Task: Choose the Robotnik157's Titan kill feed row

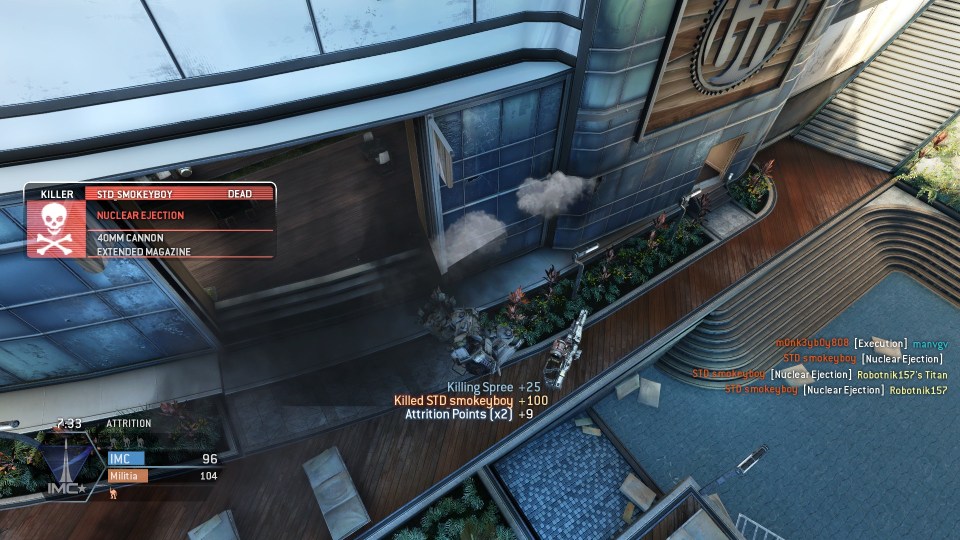Action: 820,374
